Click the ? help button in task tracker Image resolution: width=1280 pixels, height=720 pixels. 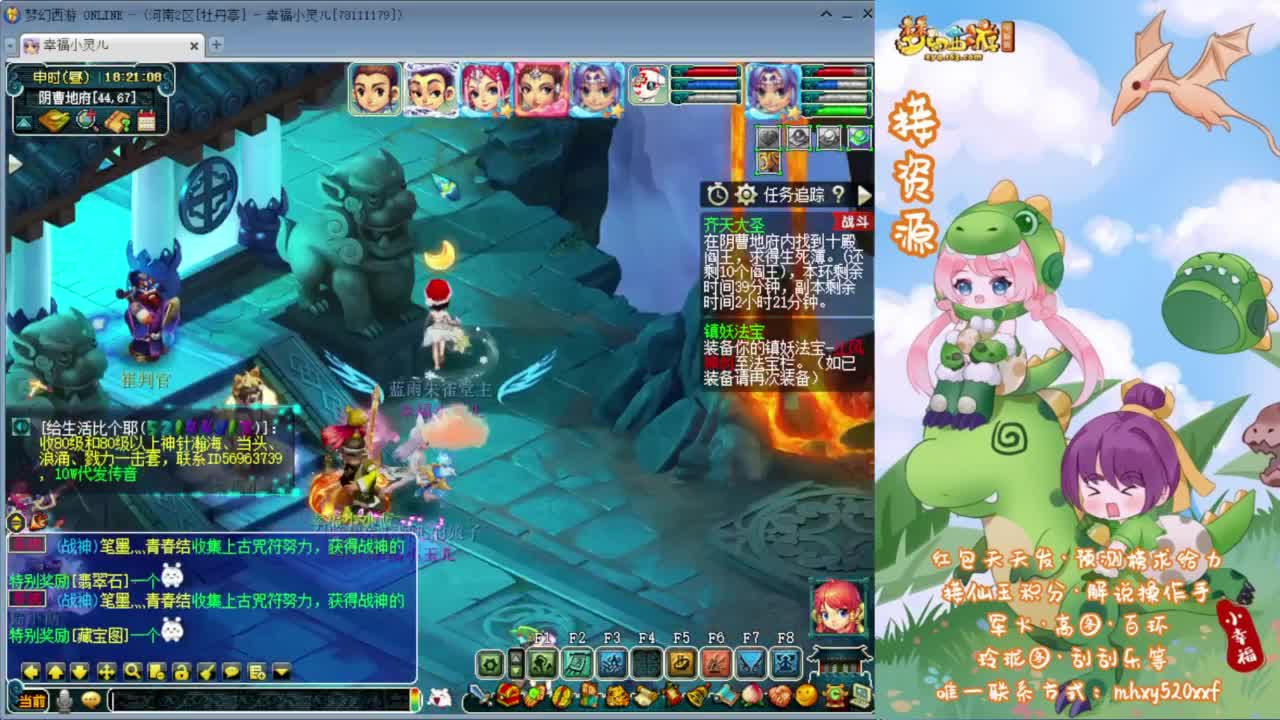pos(838,195)
